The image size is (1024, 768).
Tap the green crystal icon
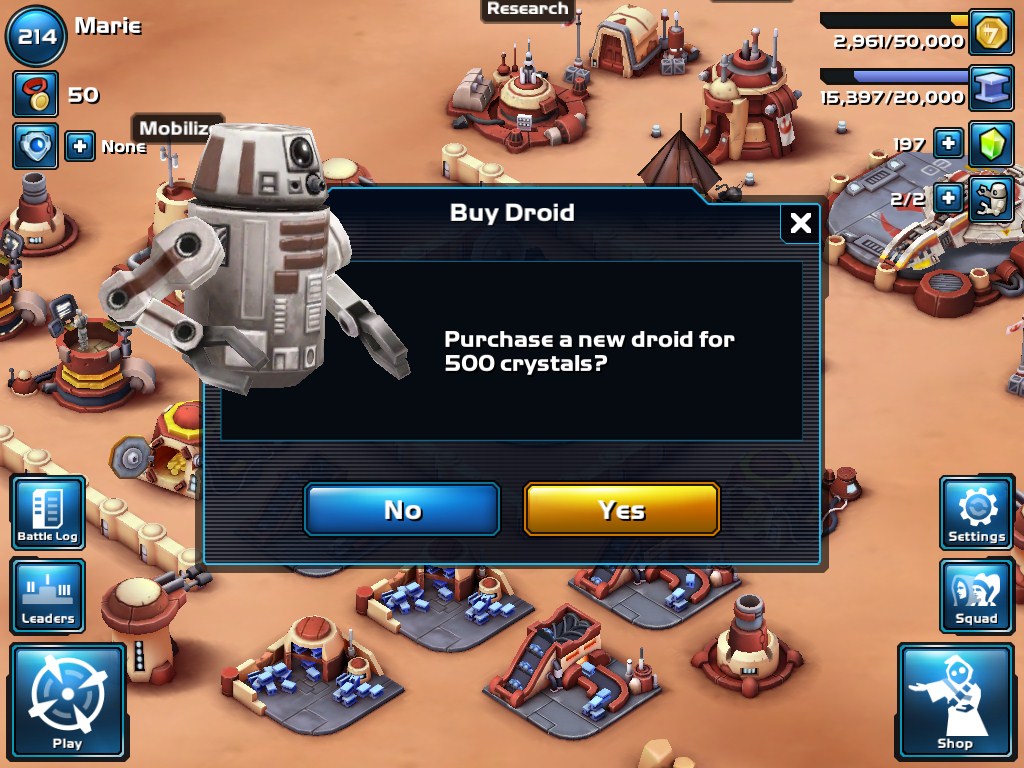point(991,144)
